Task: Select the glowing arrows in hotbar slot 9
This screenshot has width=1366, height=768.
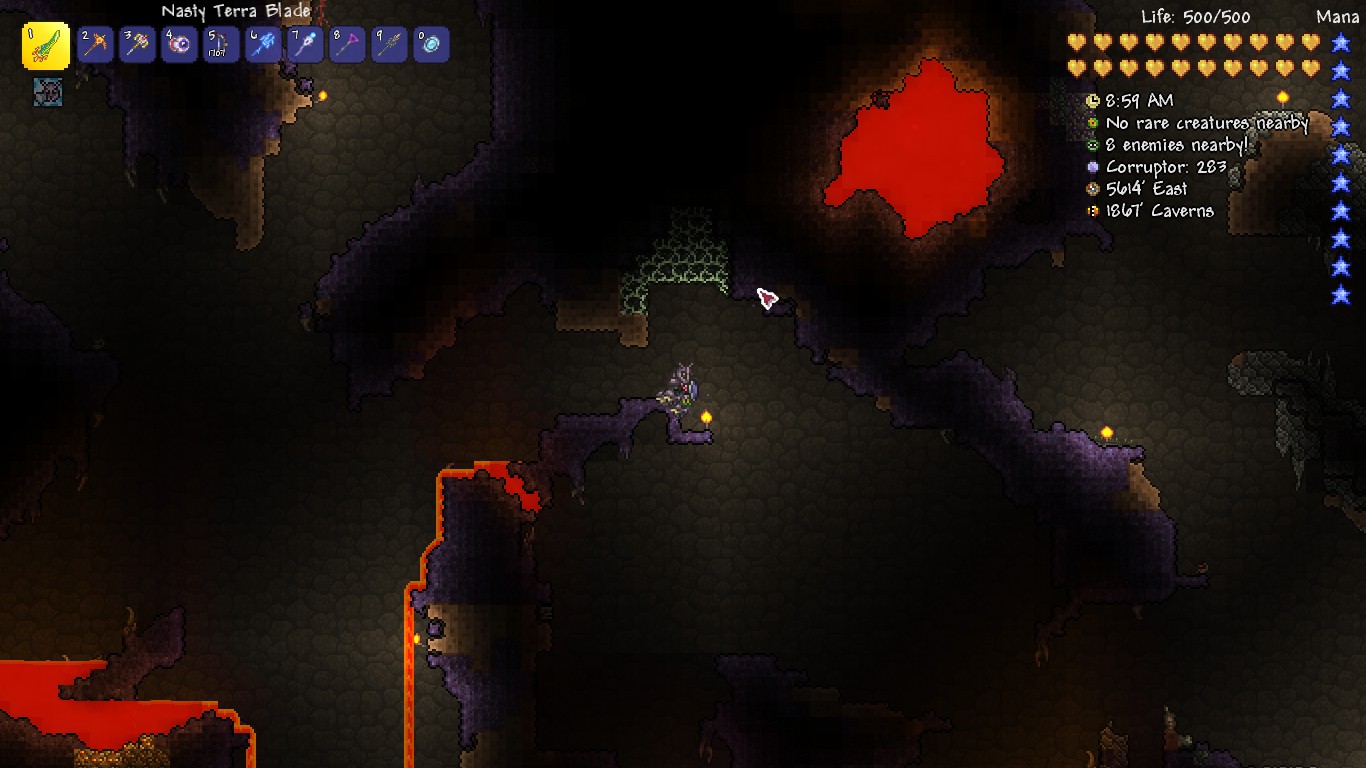Action: click(x=390, y=44)
